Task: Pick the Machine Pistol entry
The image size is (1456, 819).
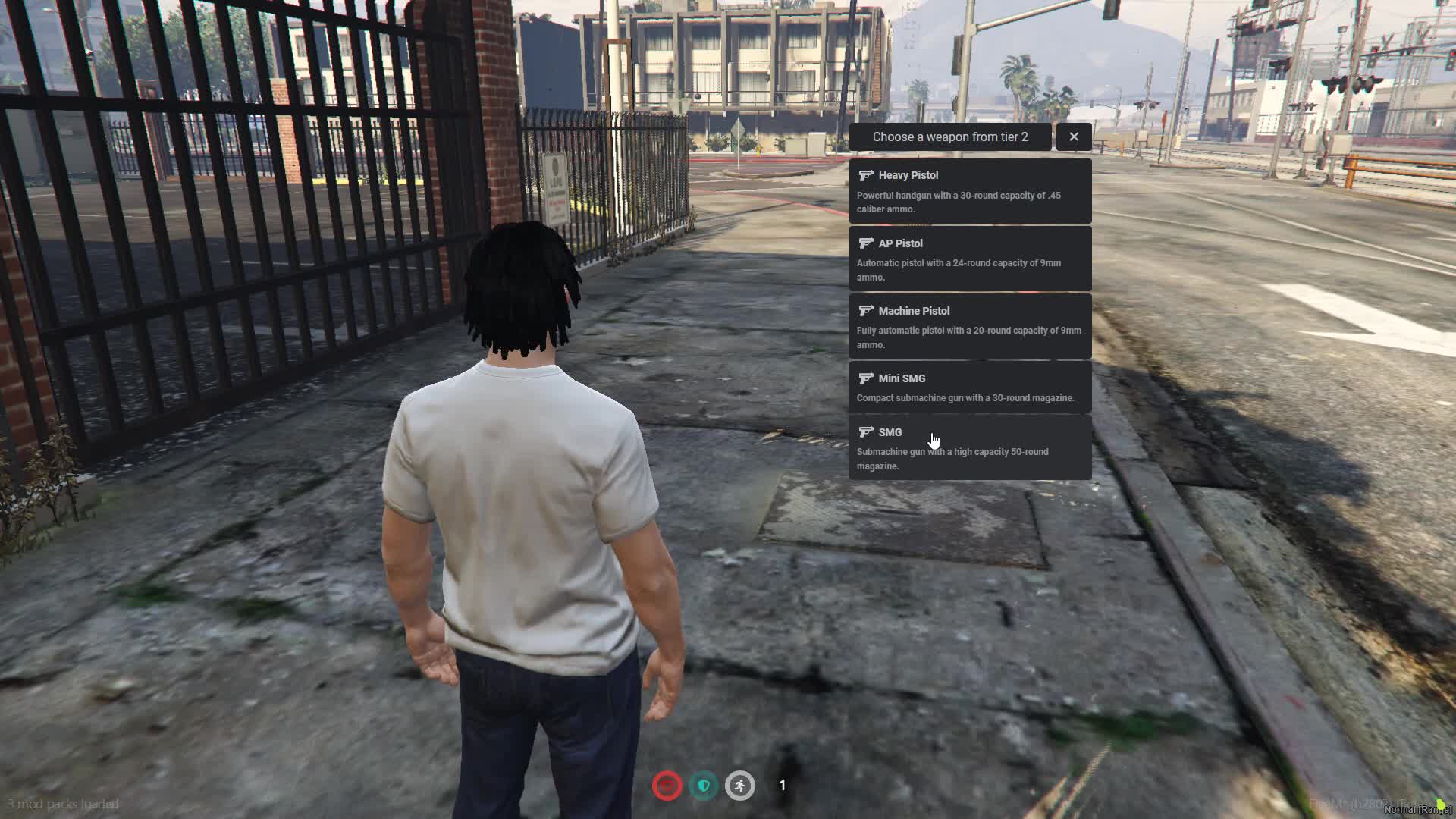Action: (970, 326)
